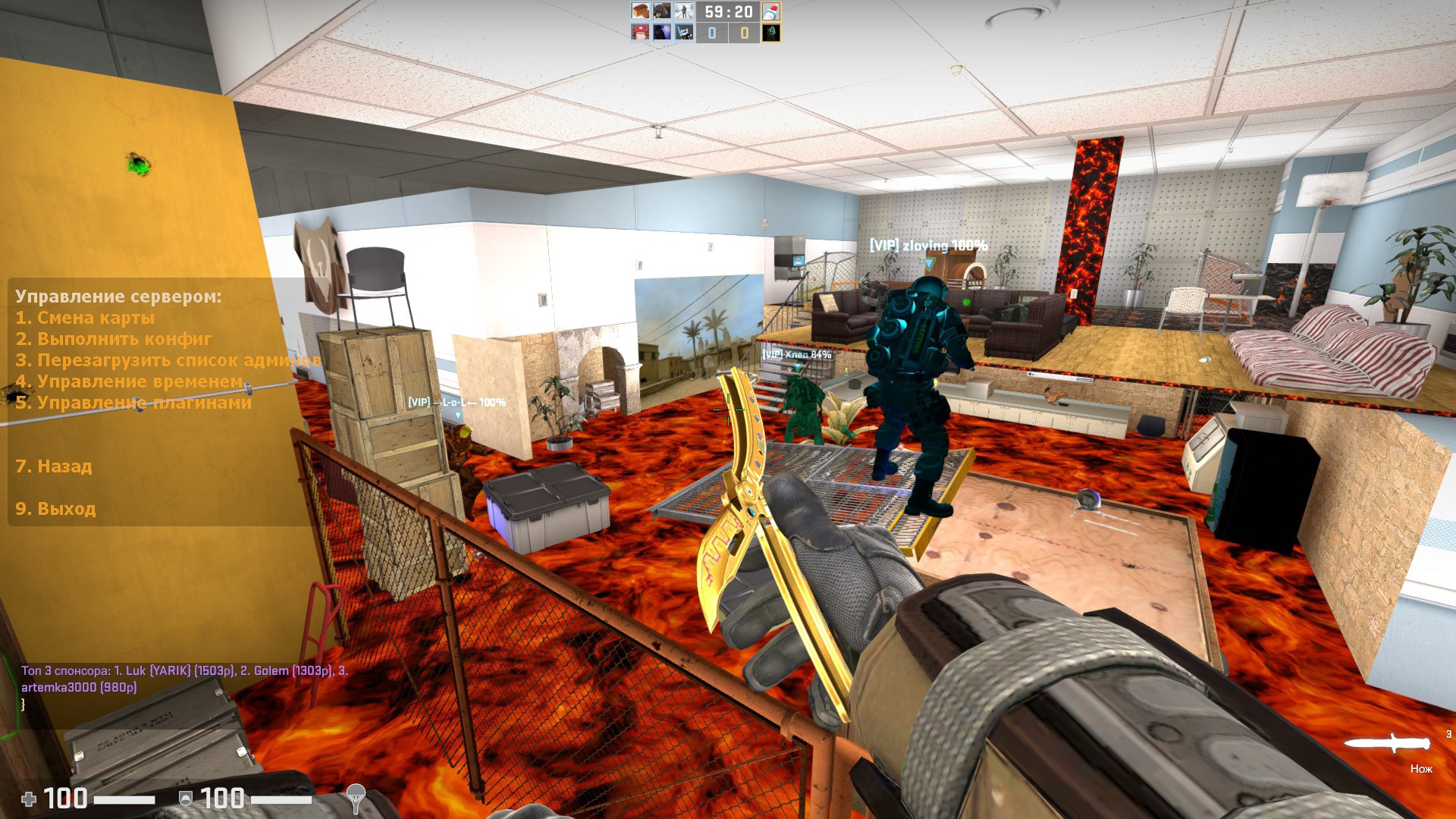Click the blue team score of 0
Viewport: 1456px width, 819px height.
tap(712, 33)
